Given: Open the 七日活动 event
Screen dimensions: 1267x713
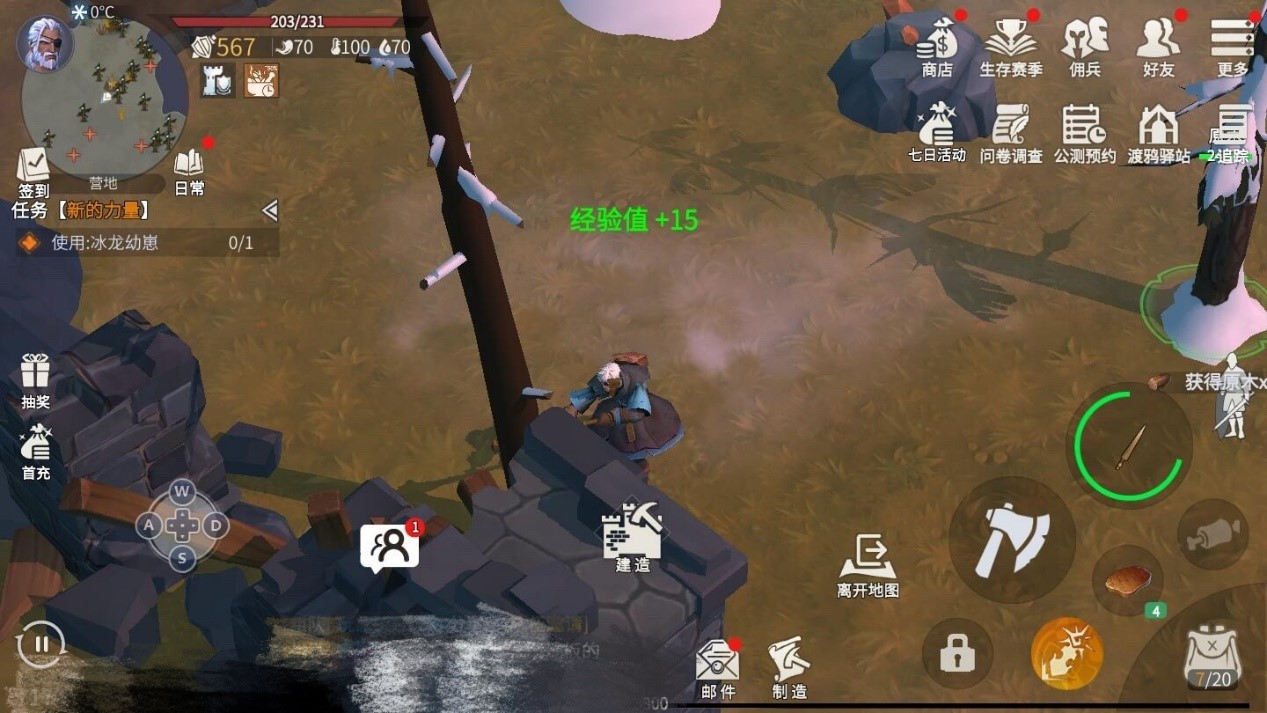Looking at the screenshot, I should [936, 131].
